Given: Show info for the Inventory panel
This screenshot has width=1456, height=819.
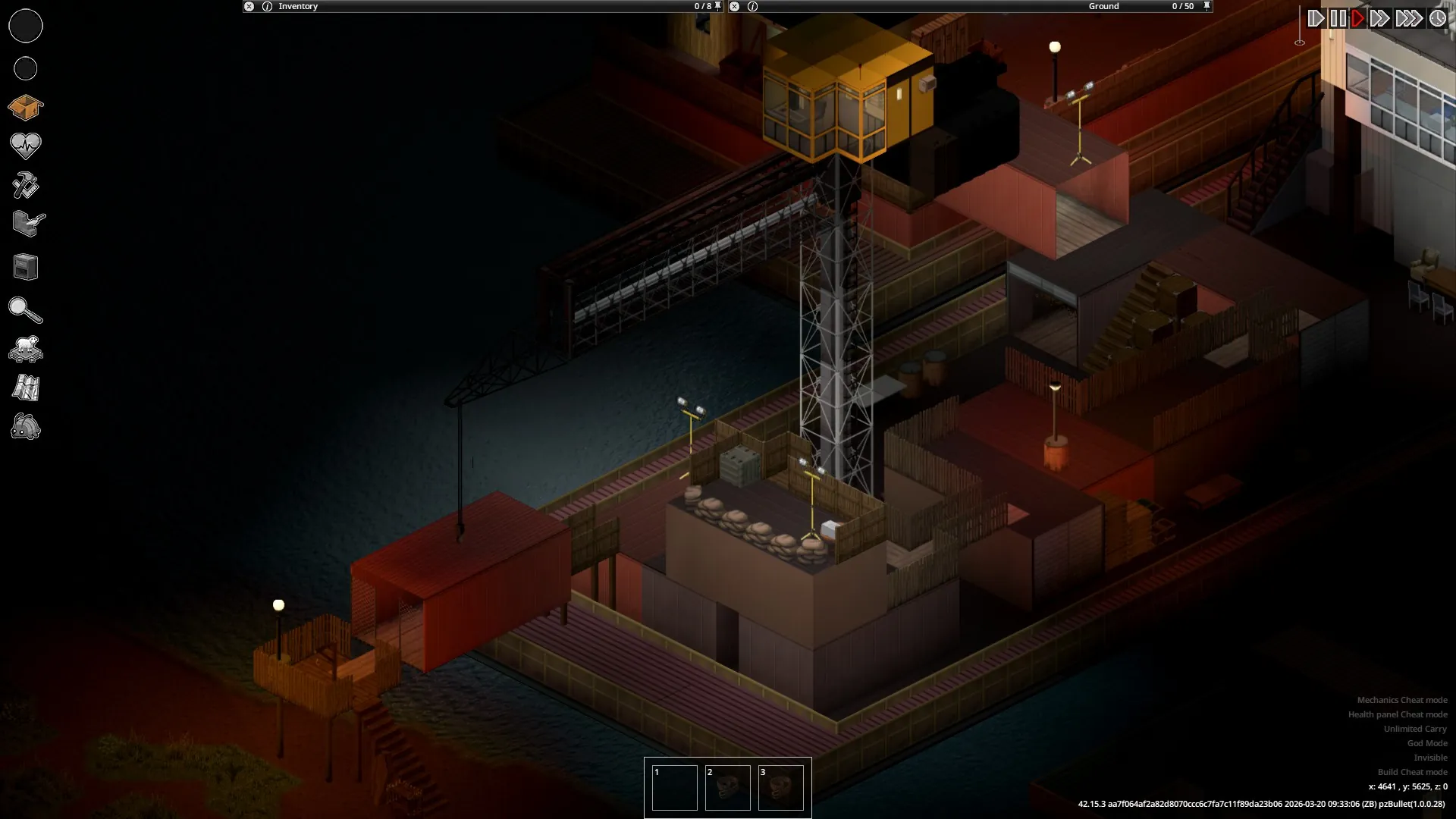Looking at the screenshot, I should point(267,6).
